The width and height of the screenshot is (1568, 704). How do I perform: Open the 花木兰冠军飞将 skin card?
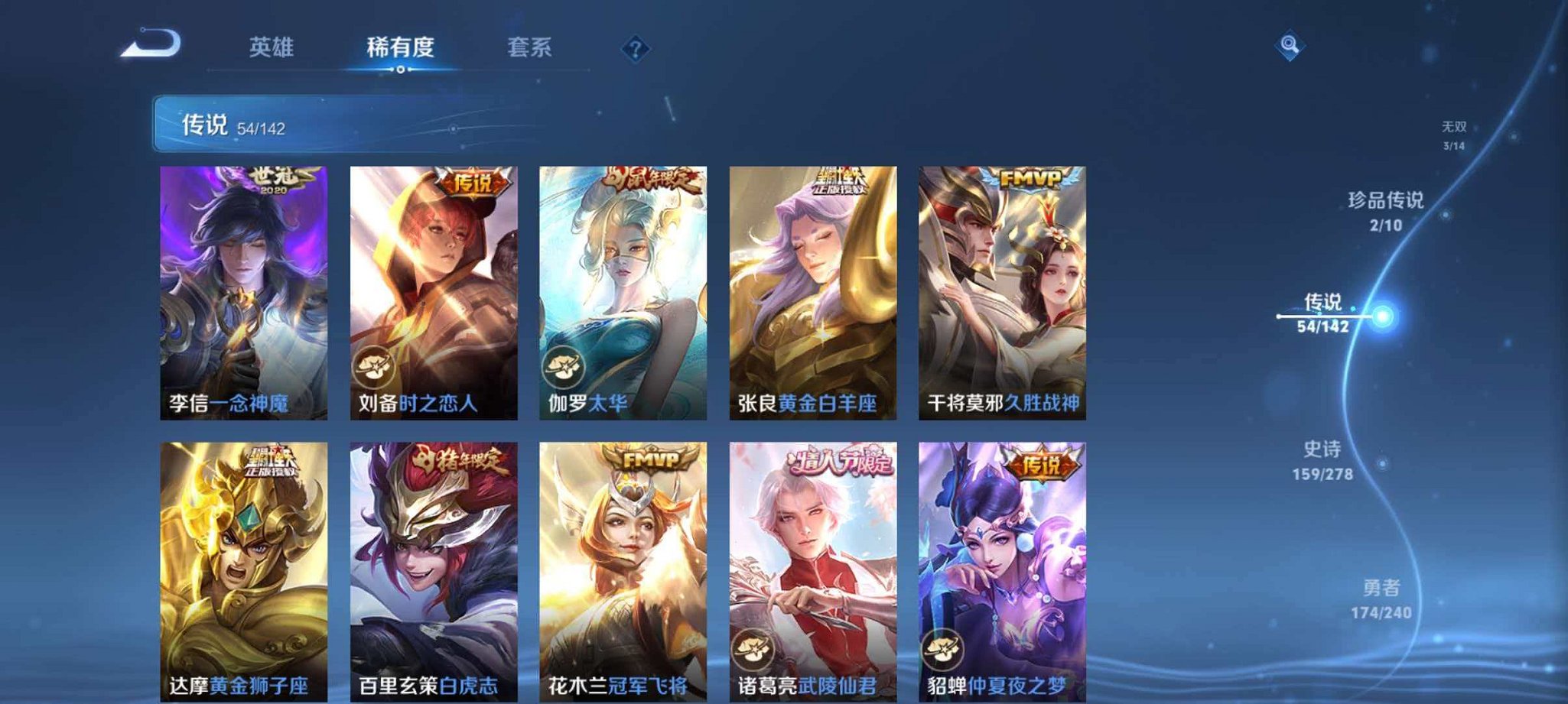[x=622, y=566]
